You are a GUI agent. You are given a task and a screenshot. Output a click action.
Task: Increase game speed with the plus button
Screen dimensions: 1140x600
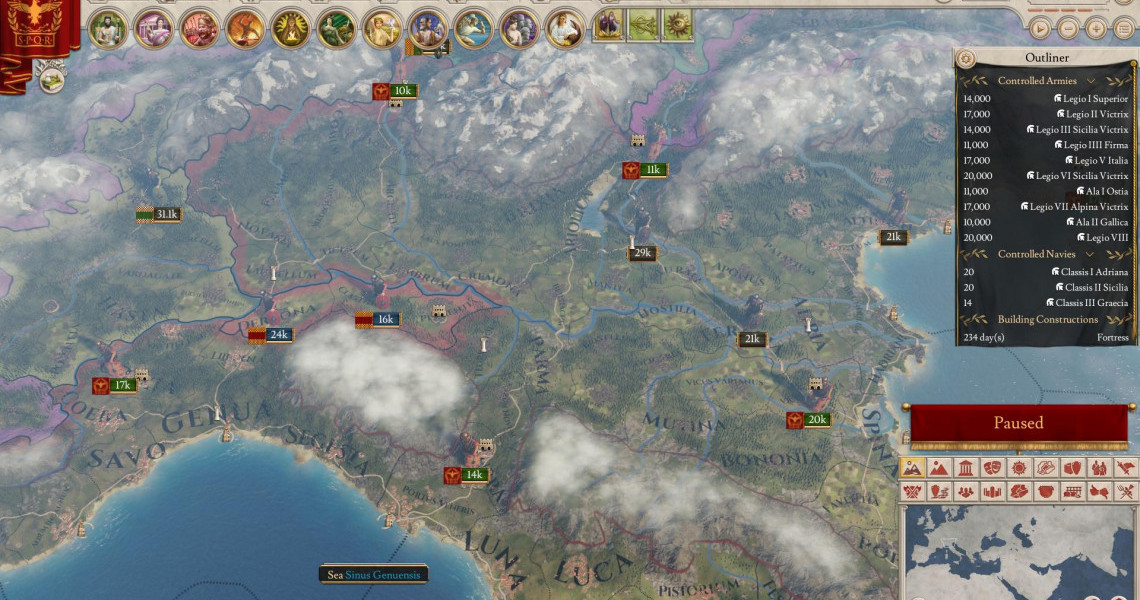point(1096,29)
